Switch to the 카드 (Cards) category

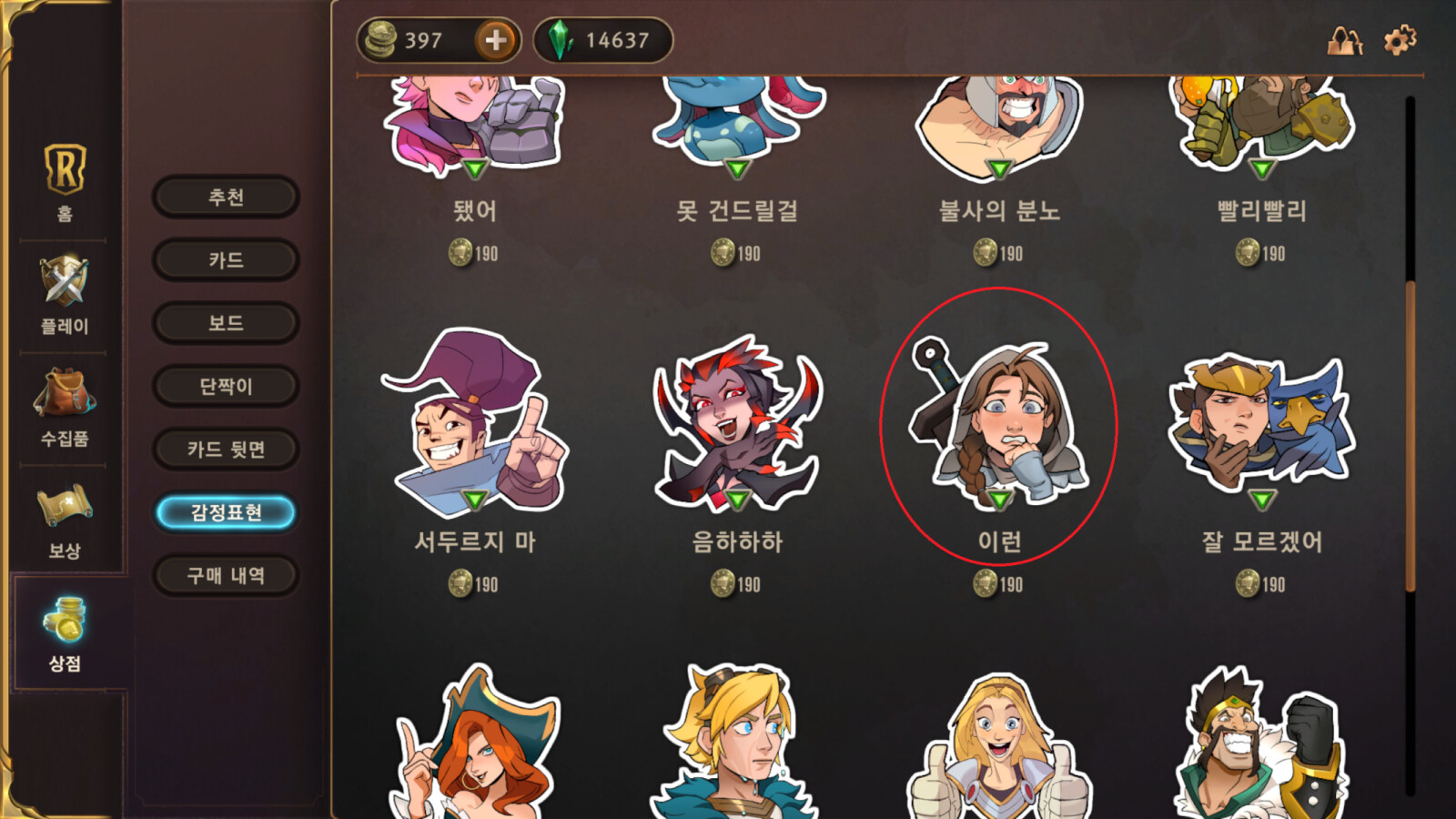(x=226, y=259)
